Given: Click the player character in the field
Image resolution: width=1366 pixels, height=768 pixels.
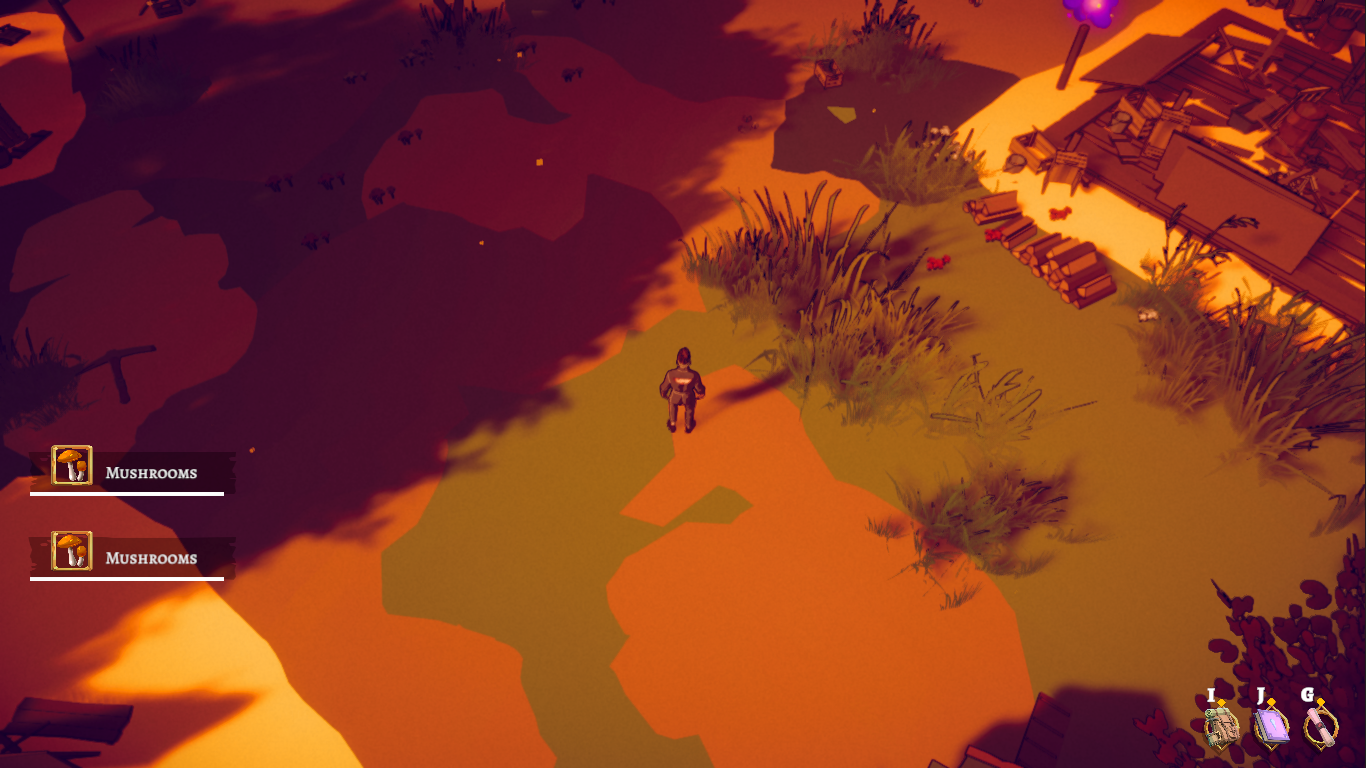Looking at the screenshot, I should 685,388.
